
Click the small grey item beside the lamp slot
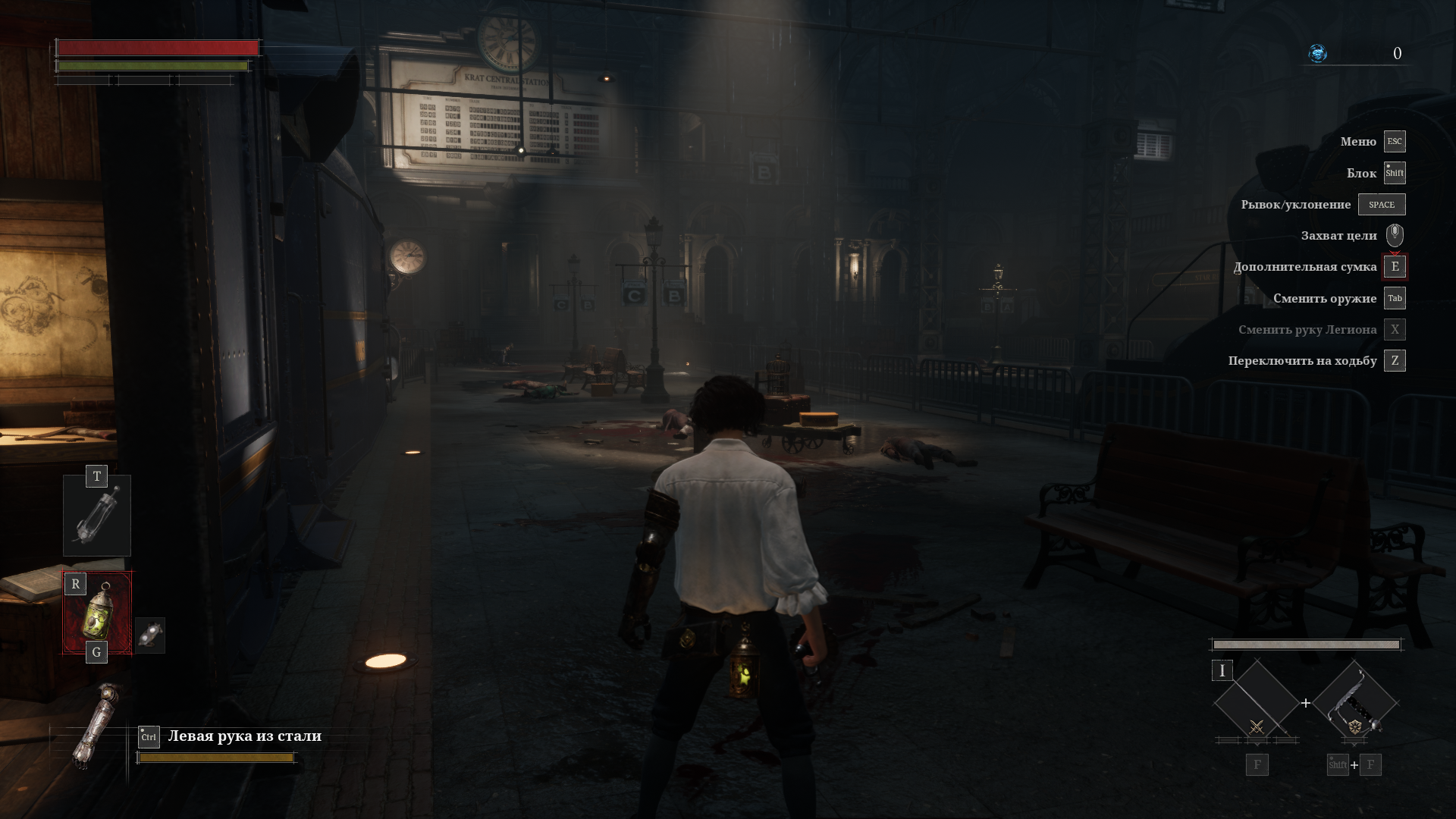click(x=150, y=635)
